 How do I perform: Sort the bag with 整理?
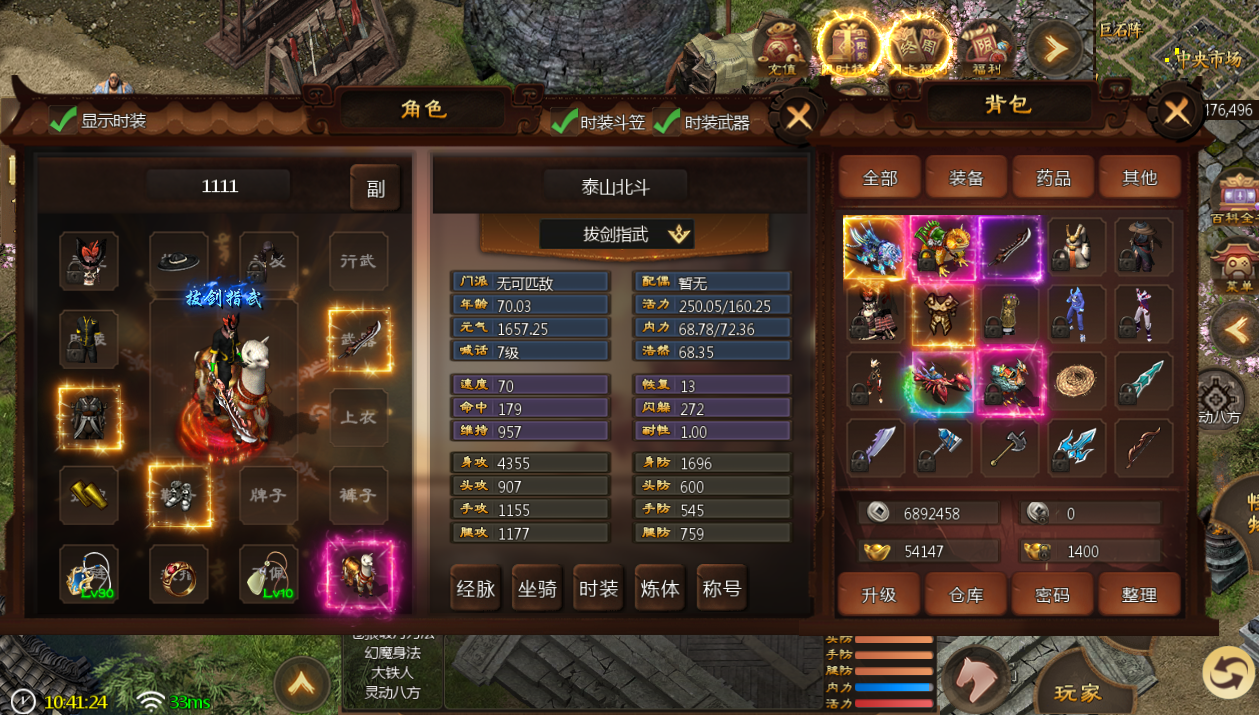pos(1139,595)
